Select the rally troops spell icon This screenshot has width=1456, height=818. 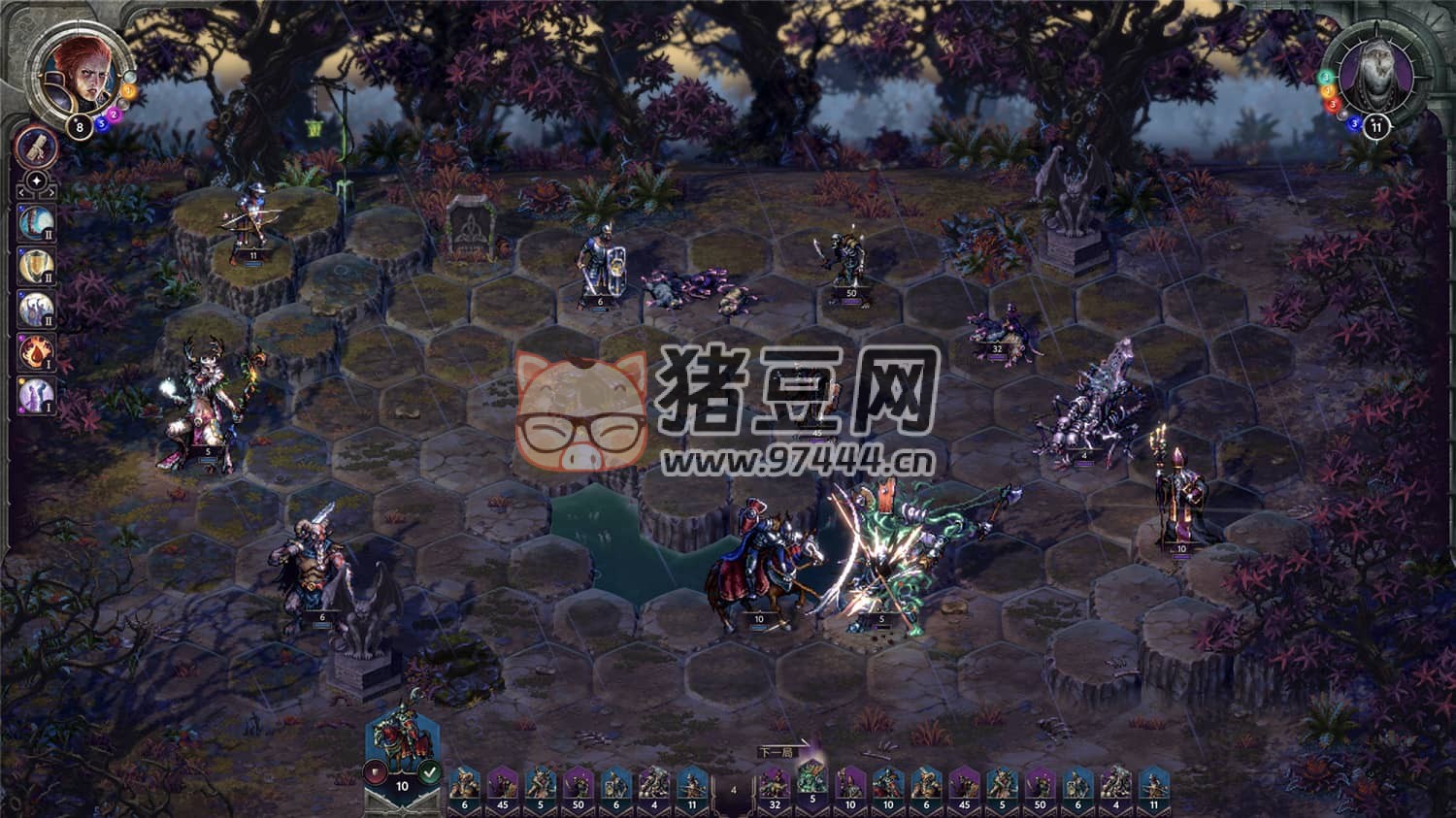tap(35, 308)
